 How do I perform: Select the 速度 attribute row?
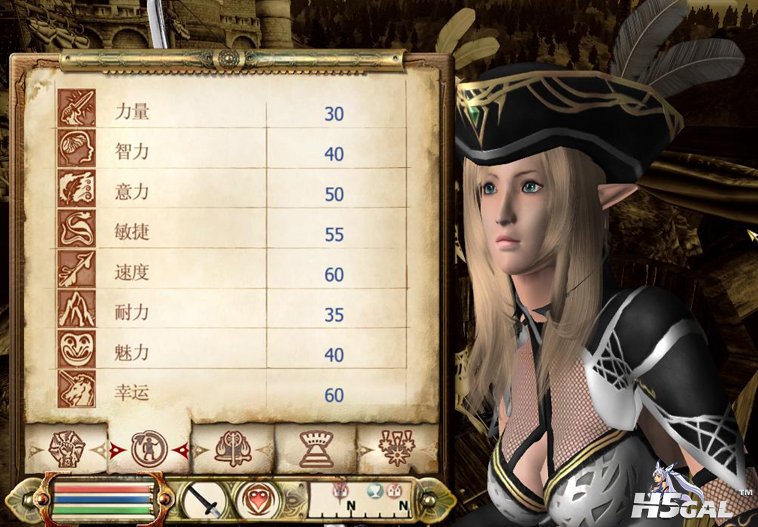pos(232,274)
